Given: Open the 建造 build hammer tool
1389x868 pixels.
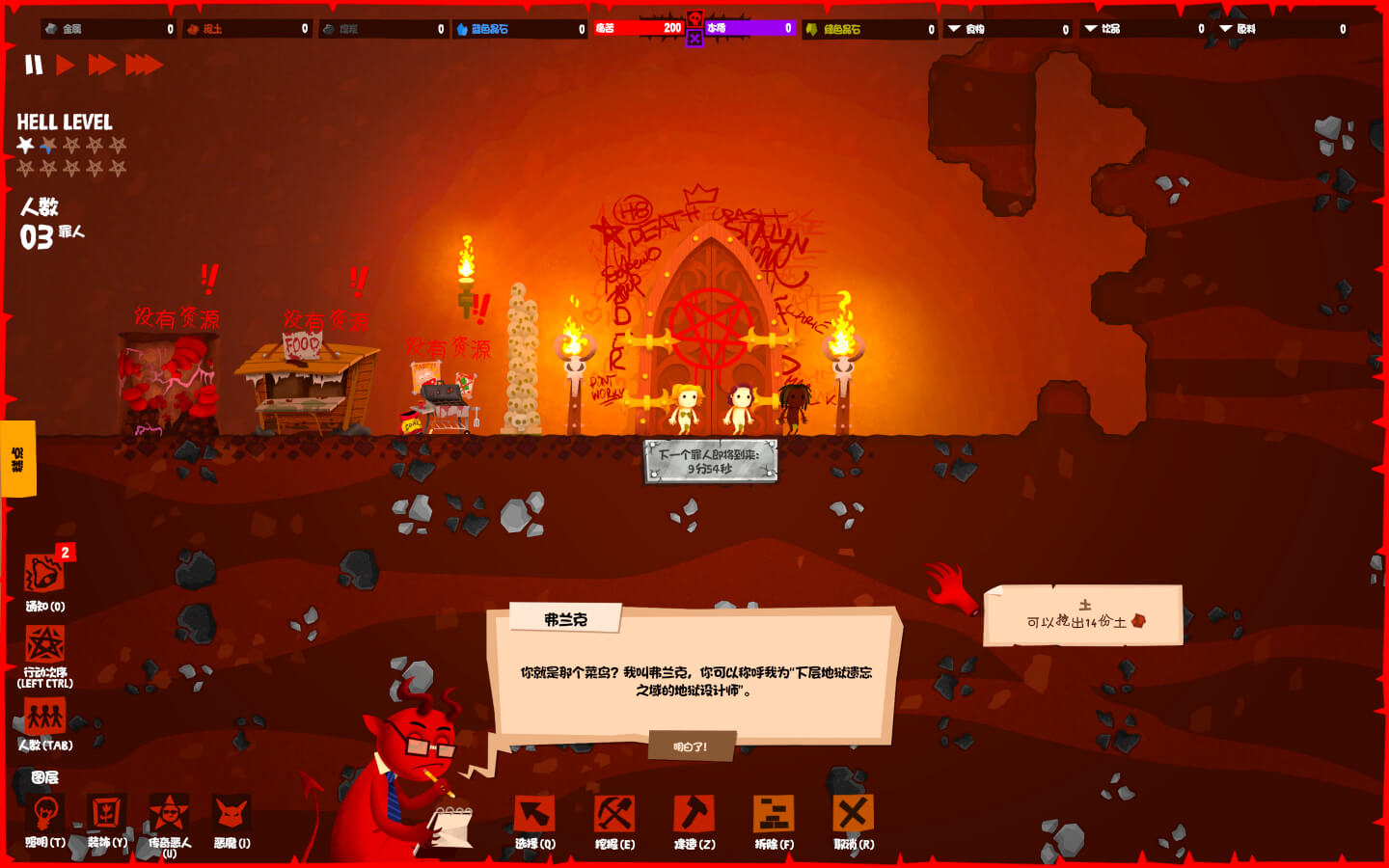Looking at the screenshot, I should pos(694,815).
